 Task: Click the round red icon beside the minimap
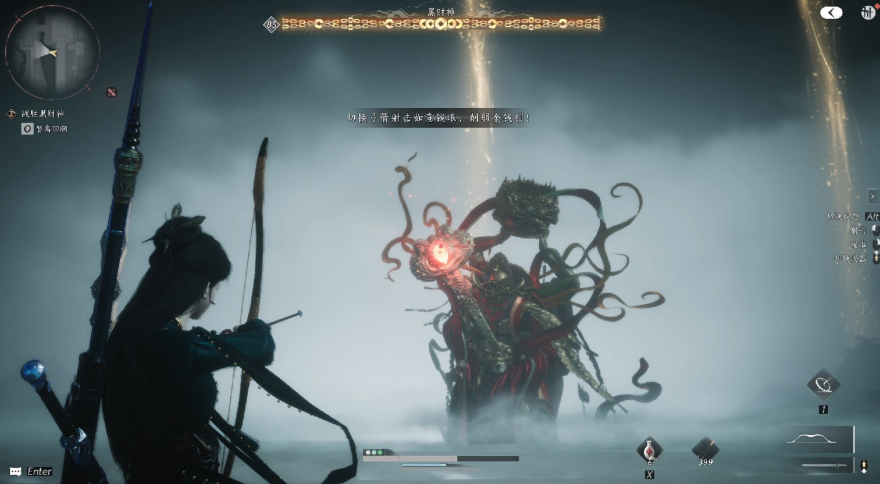point(111,92)
